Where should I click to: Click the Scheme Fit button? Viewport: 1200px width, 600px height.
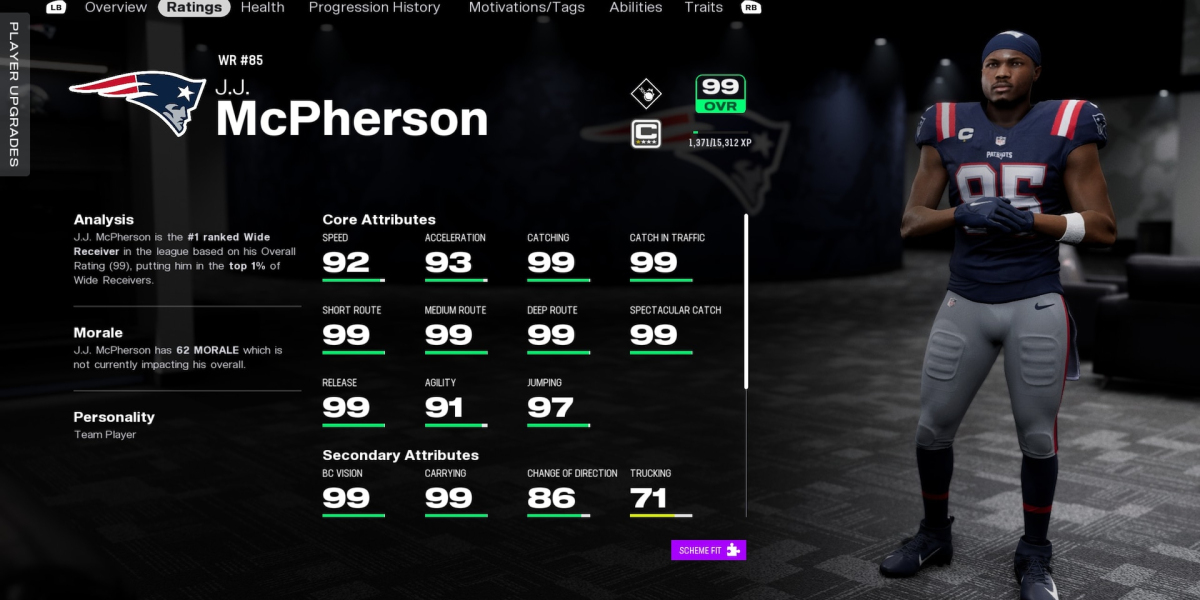[x=708, y=550]
